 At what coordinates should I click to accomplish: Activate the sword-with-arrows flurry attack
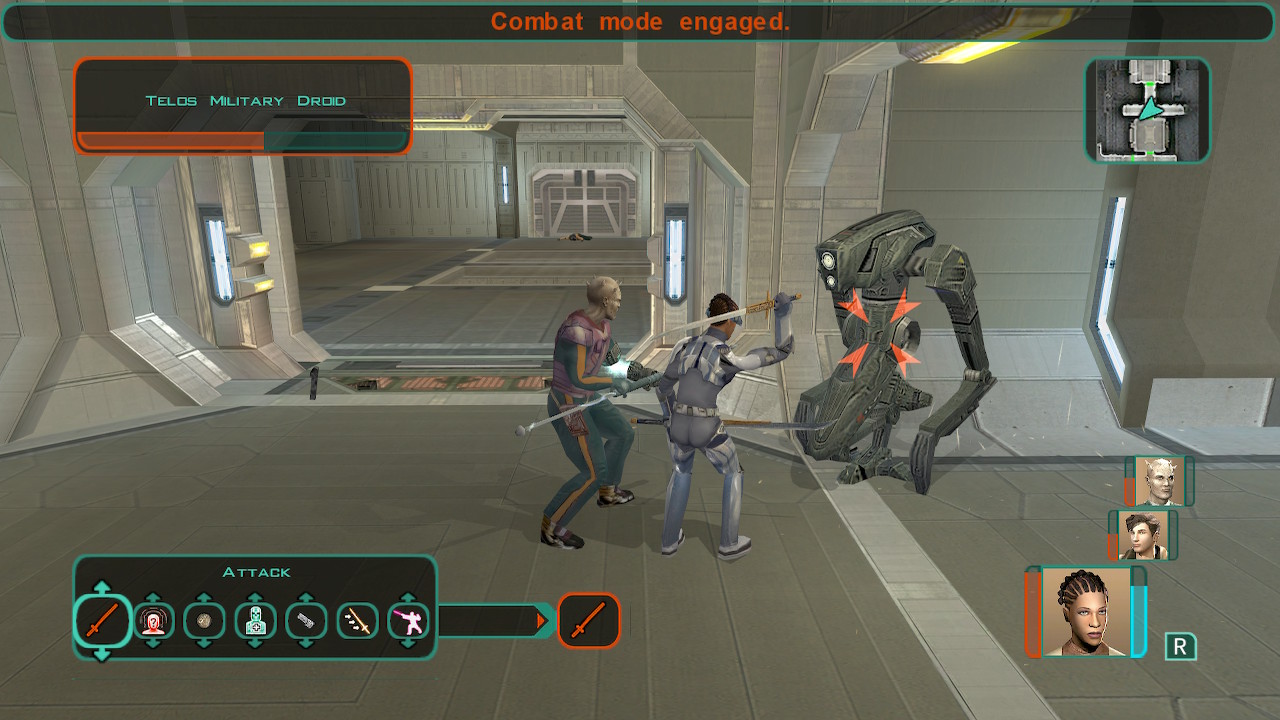(x=357, y=621)
